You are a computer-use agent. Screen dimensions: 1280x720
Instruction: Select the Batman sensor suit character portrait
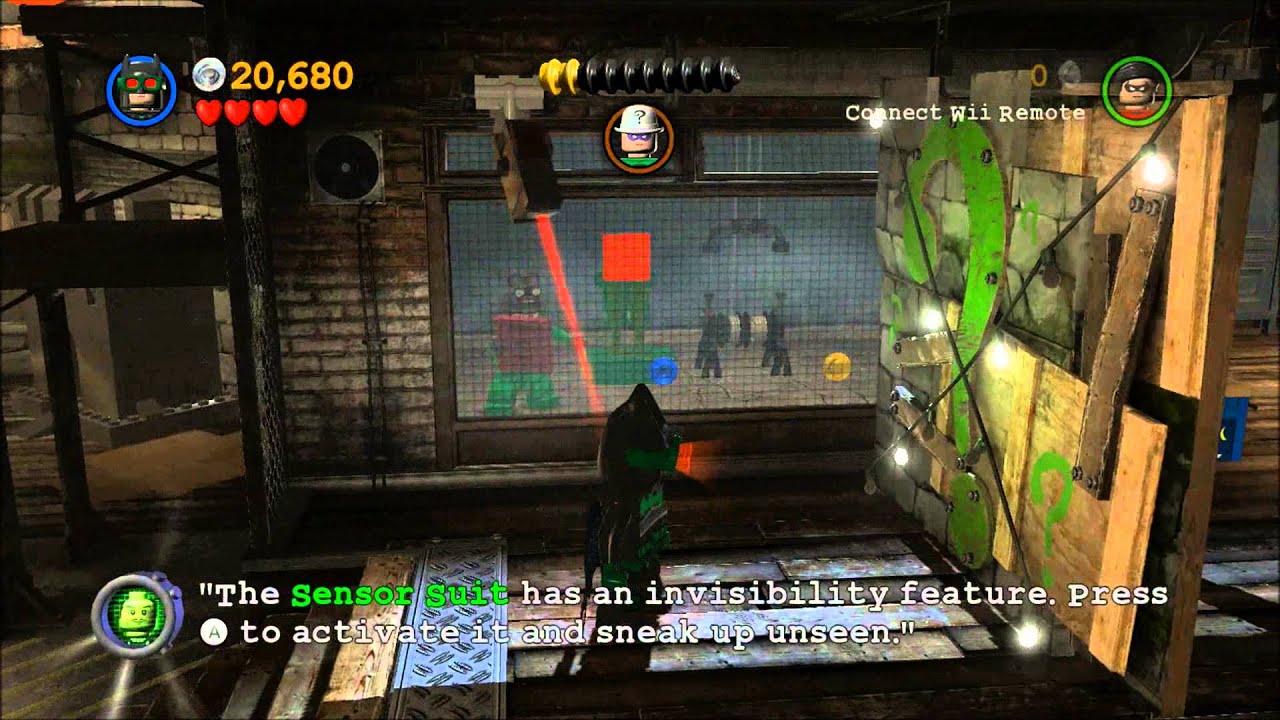142,92
